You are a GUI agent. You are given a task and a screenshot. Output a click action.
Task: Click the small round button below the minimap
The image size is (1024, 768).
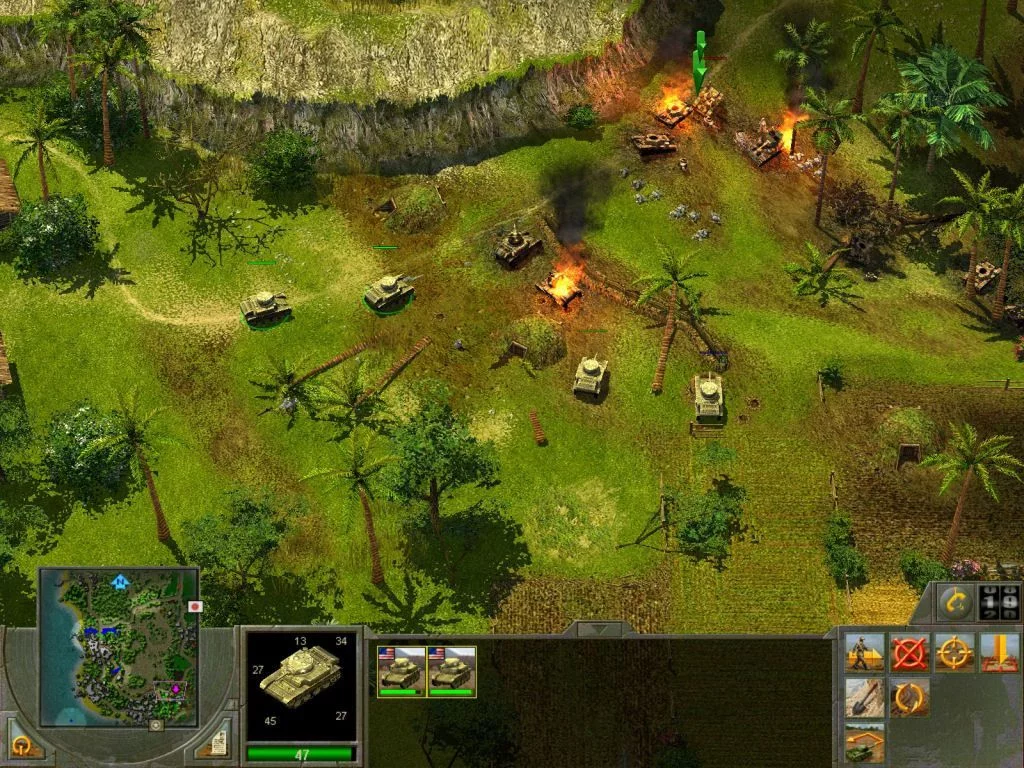155,725
